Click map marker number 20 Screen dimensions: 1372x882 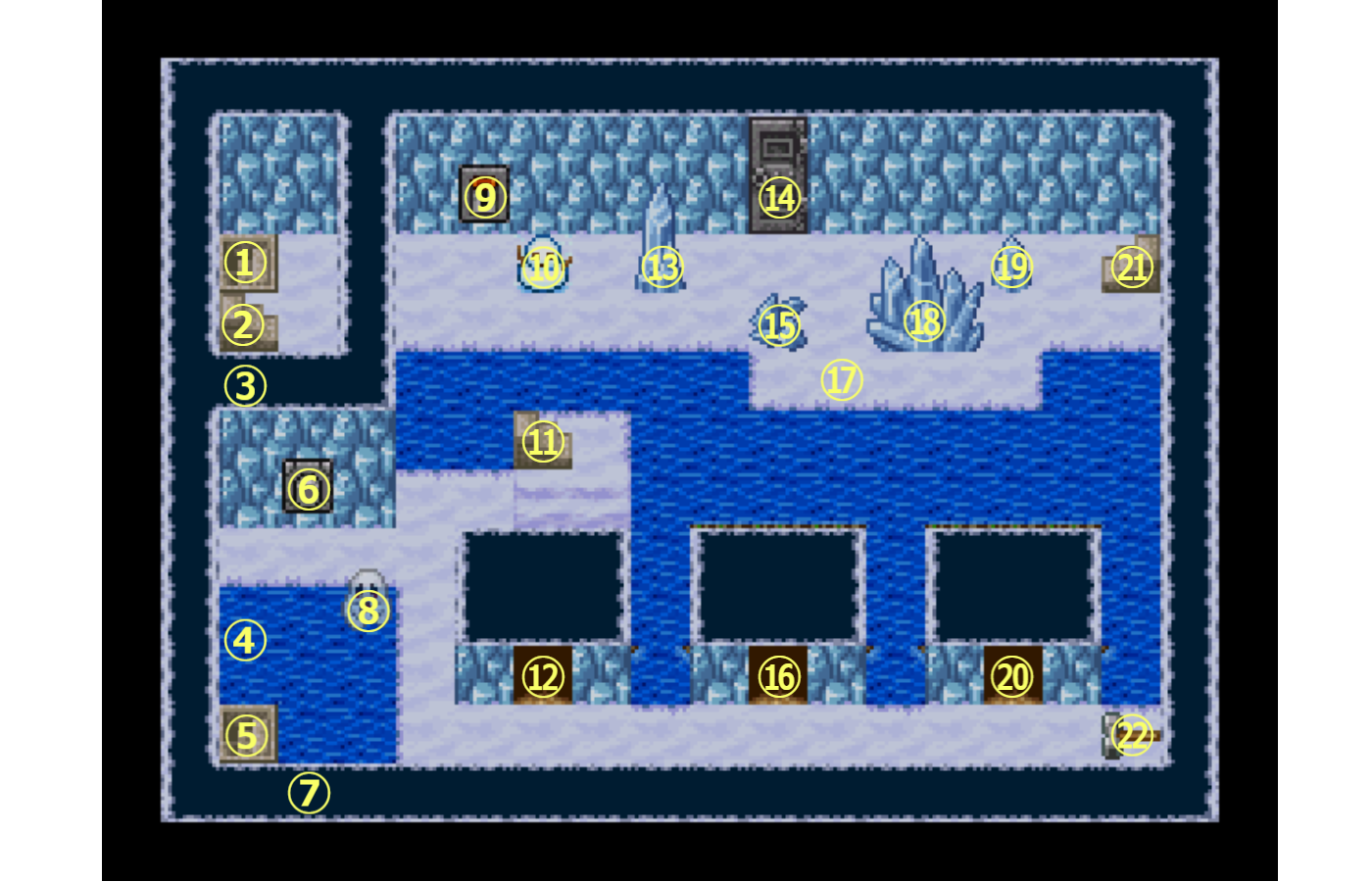(x=1013, y=676)
